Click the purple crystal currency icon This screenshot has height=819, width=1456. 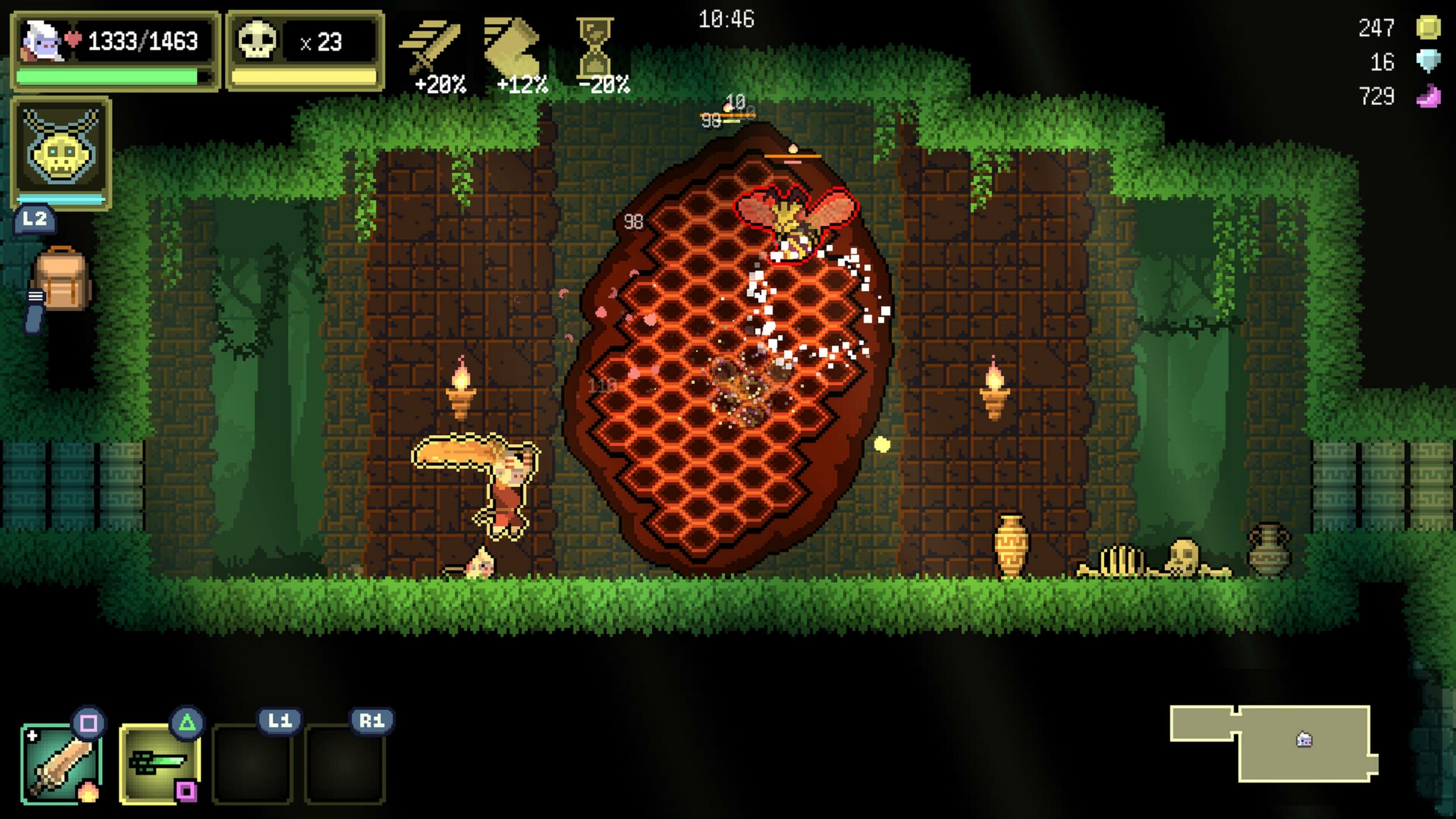(1428, 96)
